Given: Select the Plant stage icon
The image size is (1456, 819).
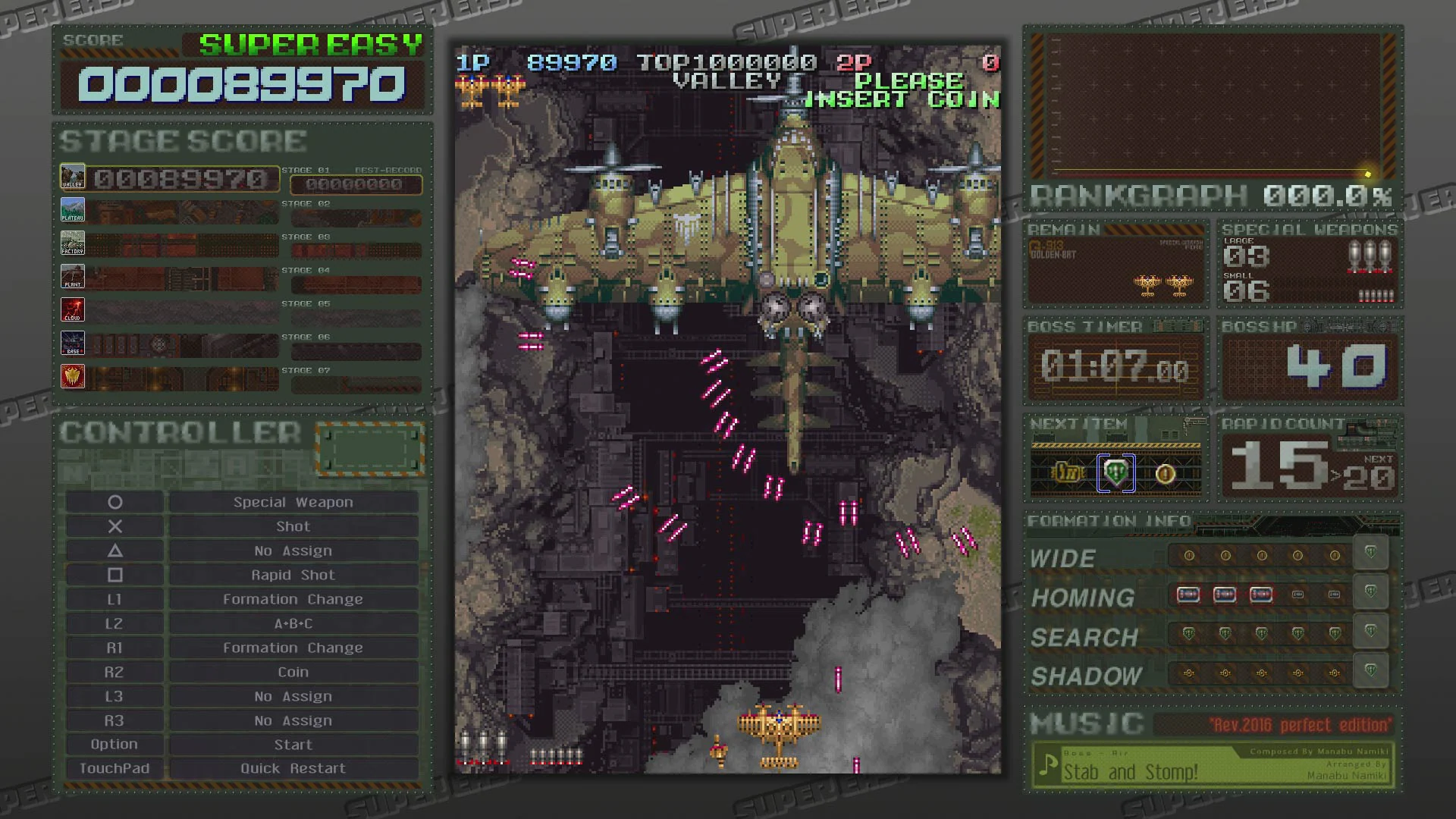Looking at the screenshot, I should pyautogui.click(x=73, y=276).
